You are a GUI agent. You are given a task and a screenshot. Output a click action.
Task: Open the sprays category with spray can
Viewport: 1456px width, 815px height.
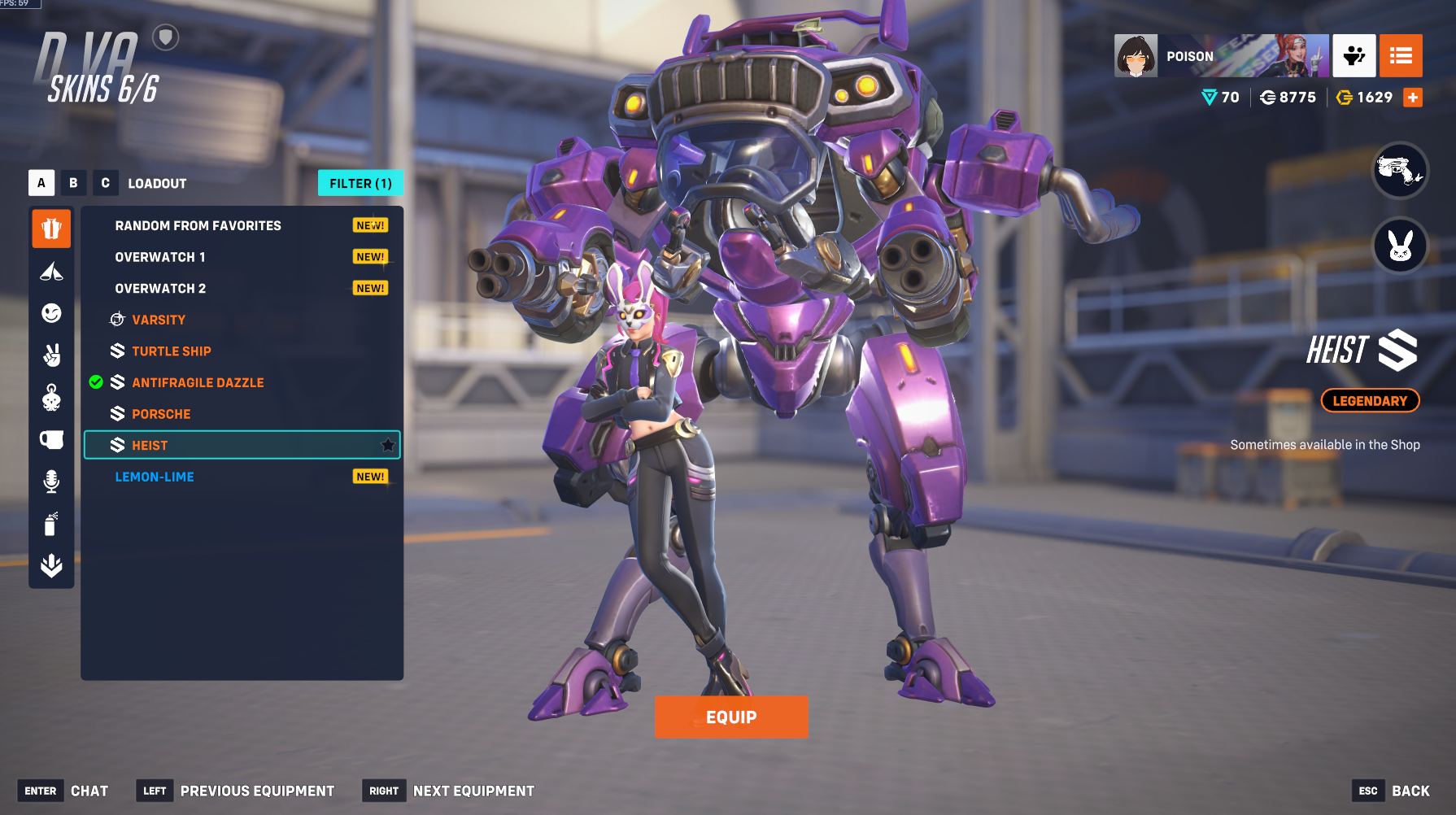point(50,524)
